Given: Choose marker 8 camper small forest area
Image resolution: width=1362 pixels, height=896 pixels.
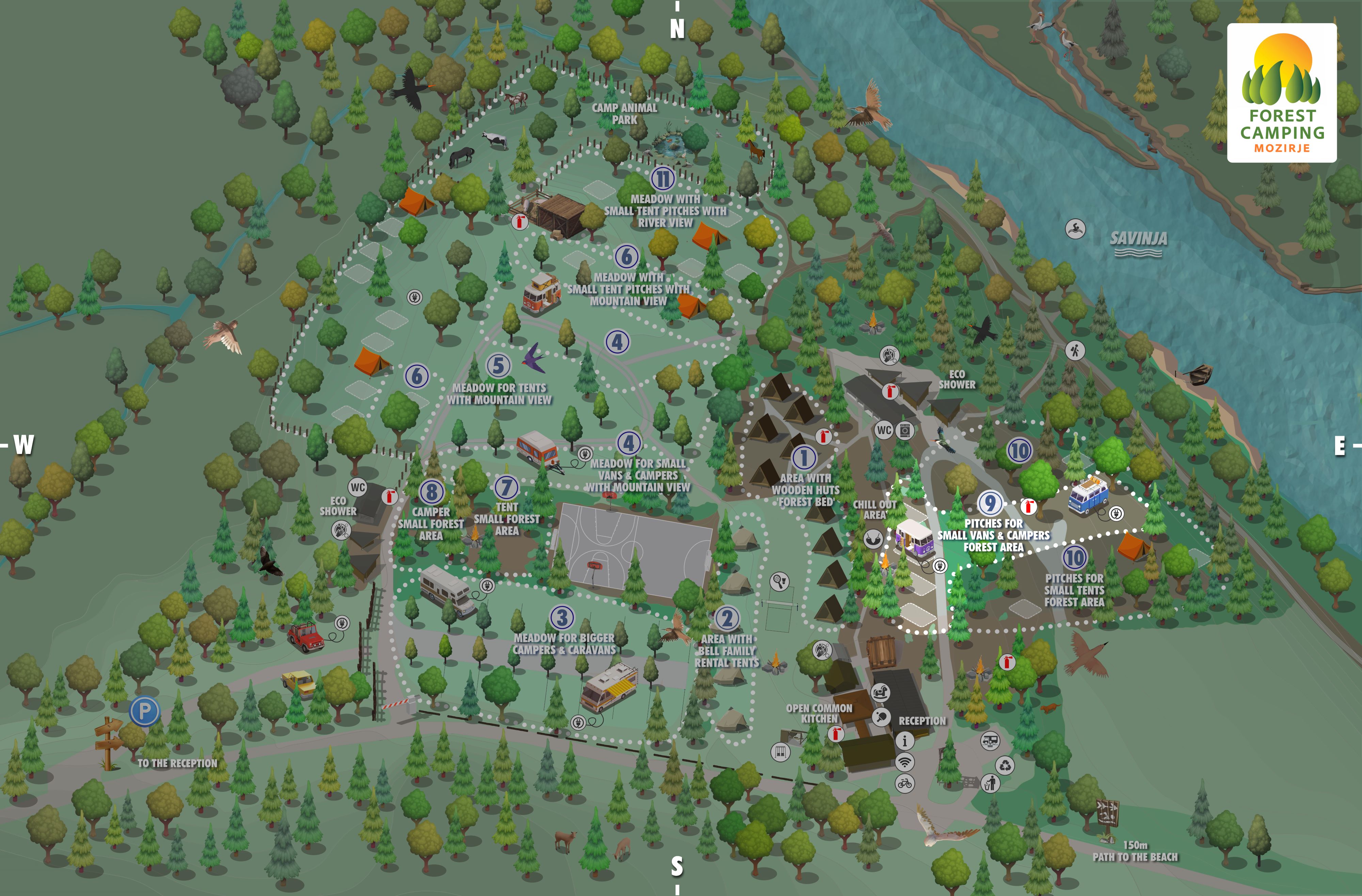Looking at the screenshot, I should point(431,492).
